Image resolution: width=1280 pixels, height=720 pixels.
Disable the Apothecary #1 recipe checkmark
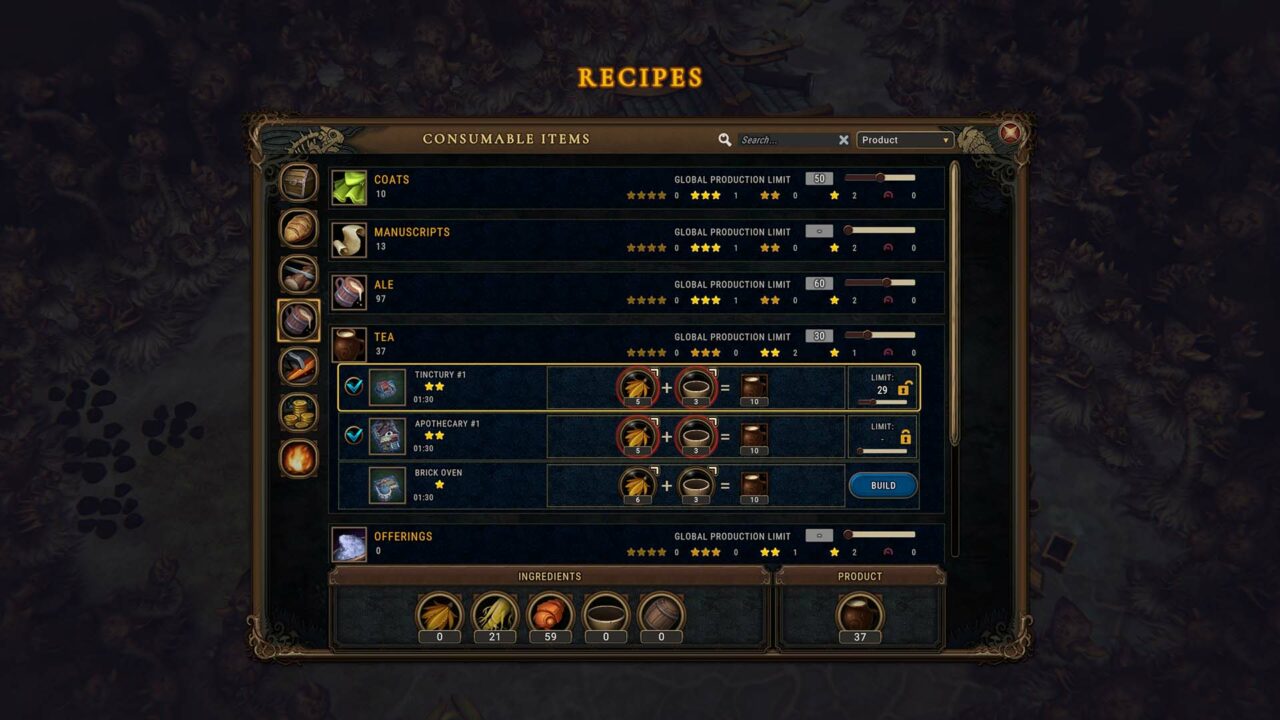(x=352, y=436)
